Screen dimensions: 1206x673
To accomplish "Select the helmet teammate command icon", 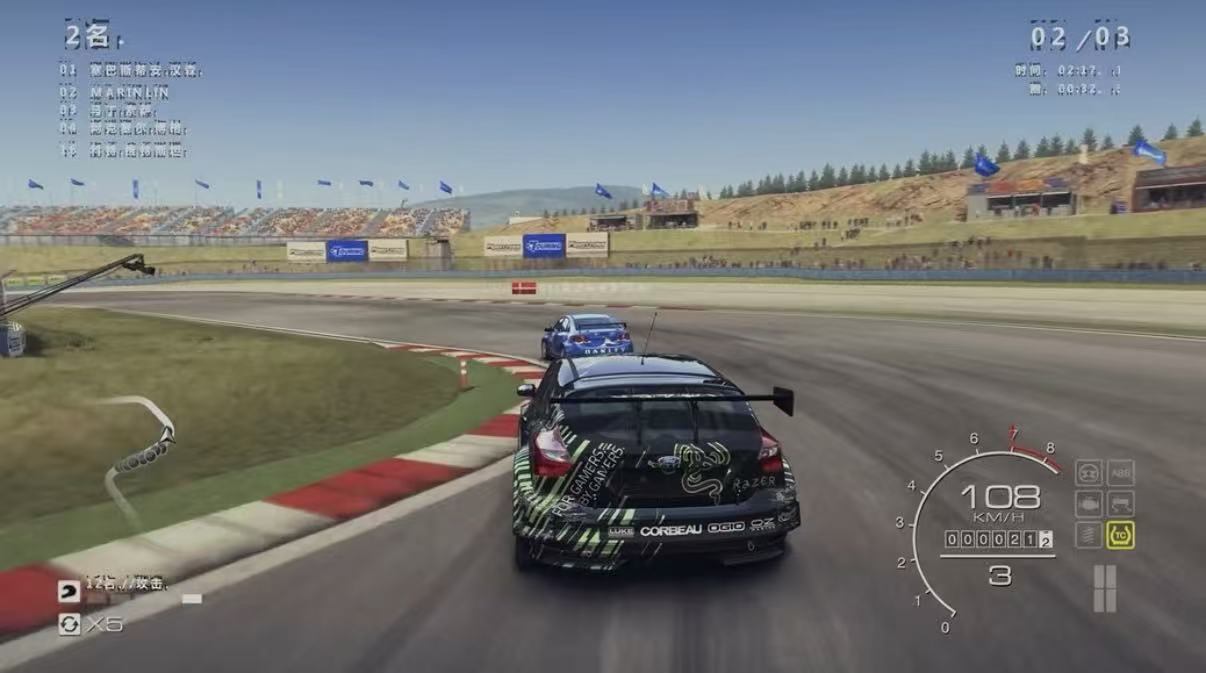I will (x=69, y=591).
